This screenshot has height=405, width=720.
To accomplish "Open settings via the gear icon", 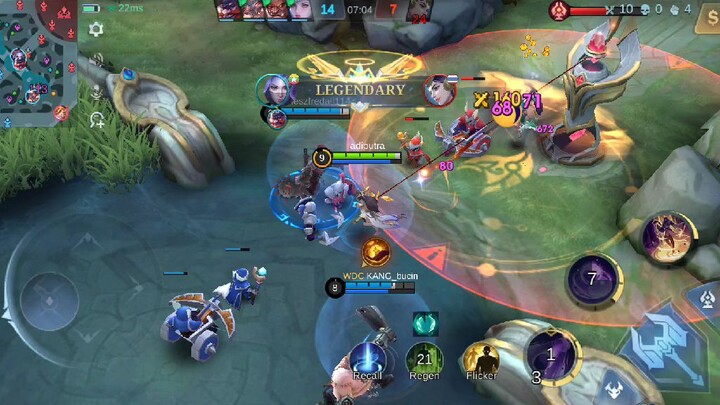I will (96, 30).
